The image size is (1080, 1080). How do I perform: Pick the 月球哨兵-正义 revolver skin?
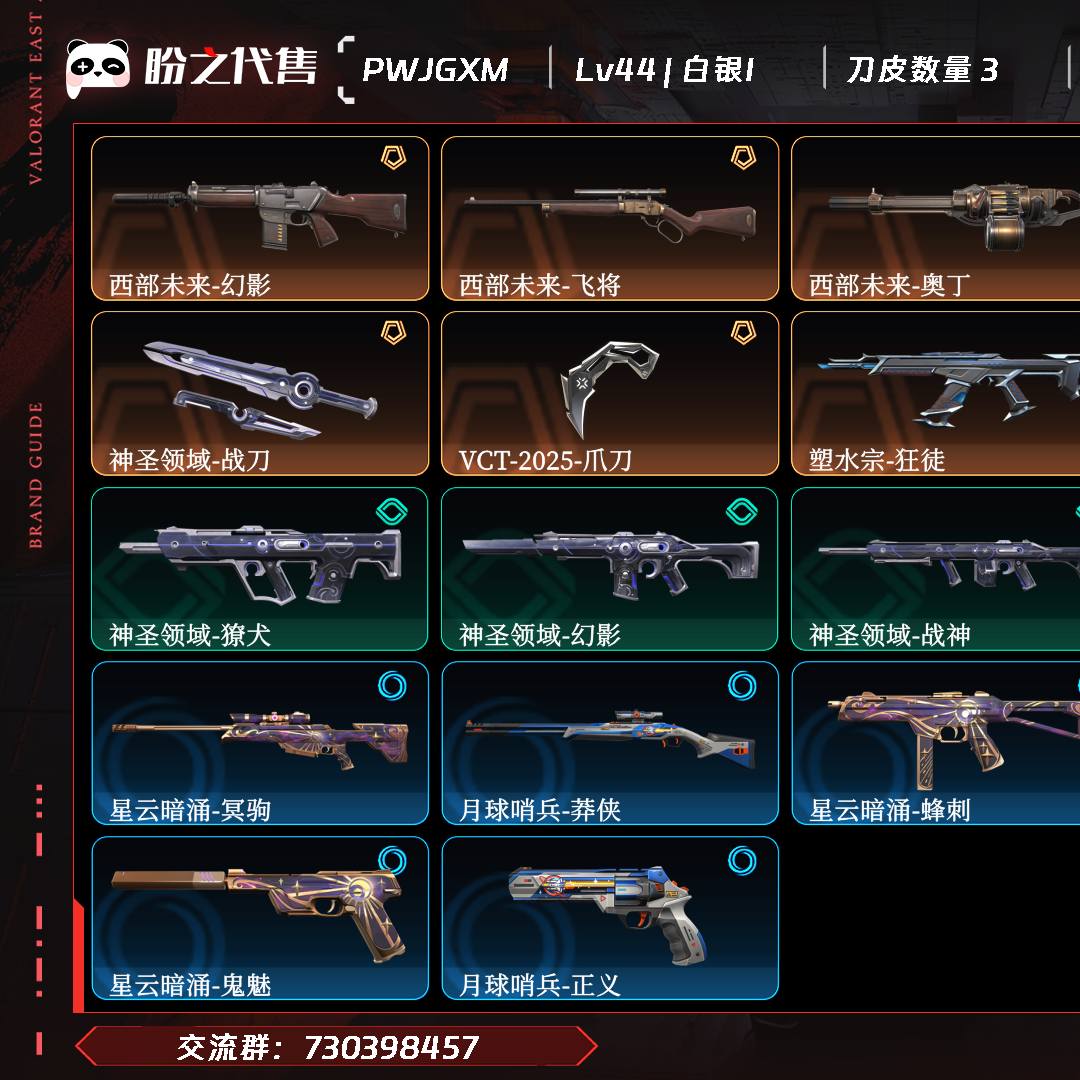[x=610, y=918]
